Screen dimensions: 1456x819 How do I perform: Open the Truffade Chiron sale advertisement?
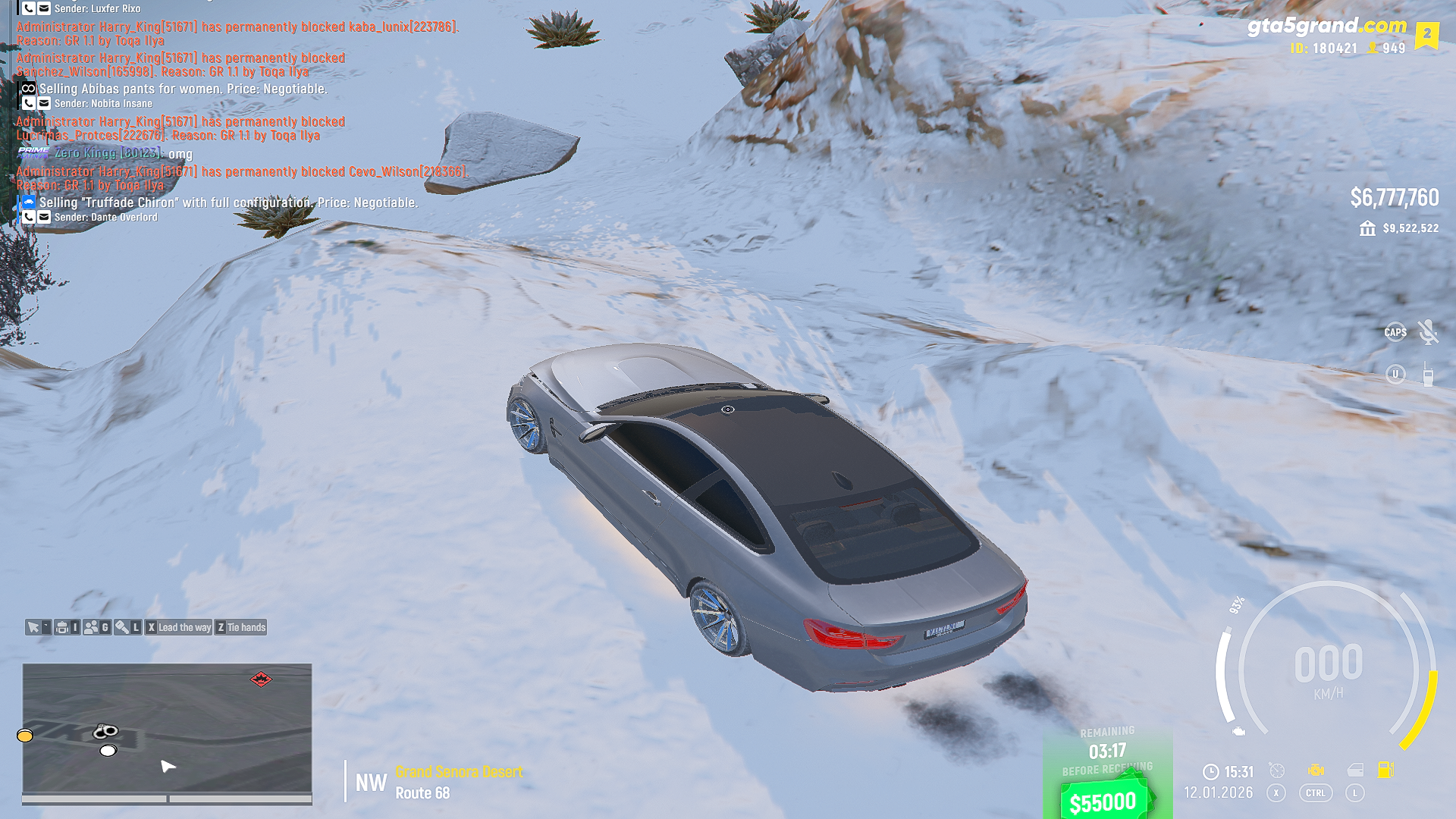227,202
